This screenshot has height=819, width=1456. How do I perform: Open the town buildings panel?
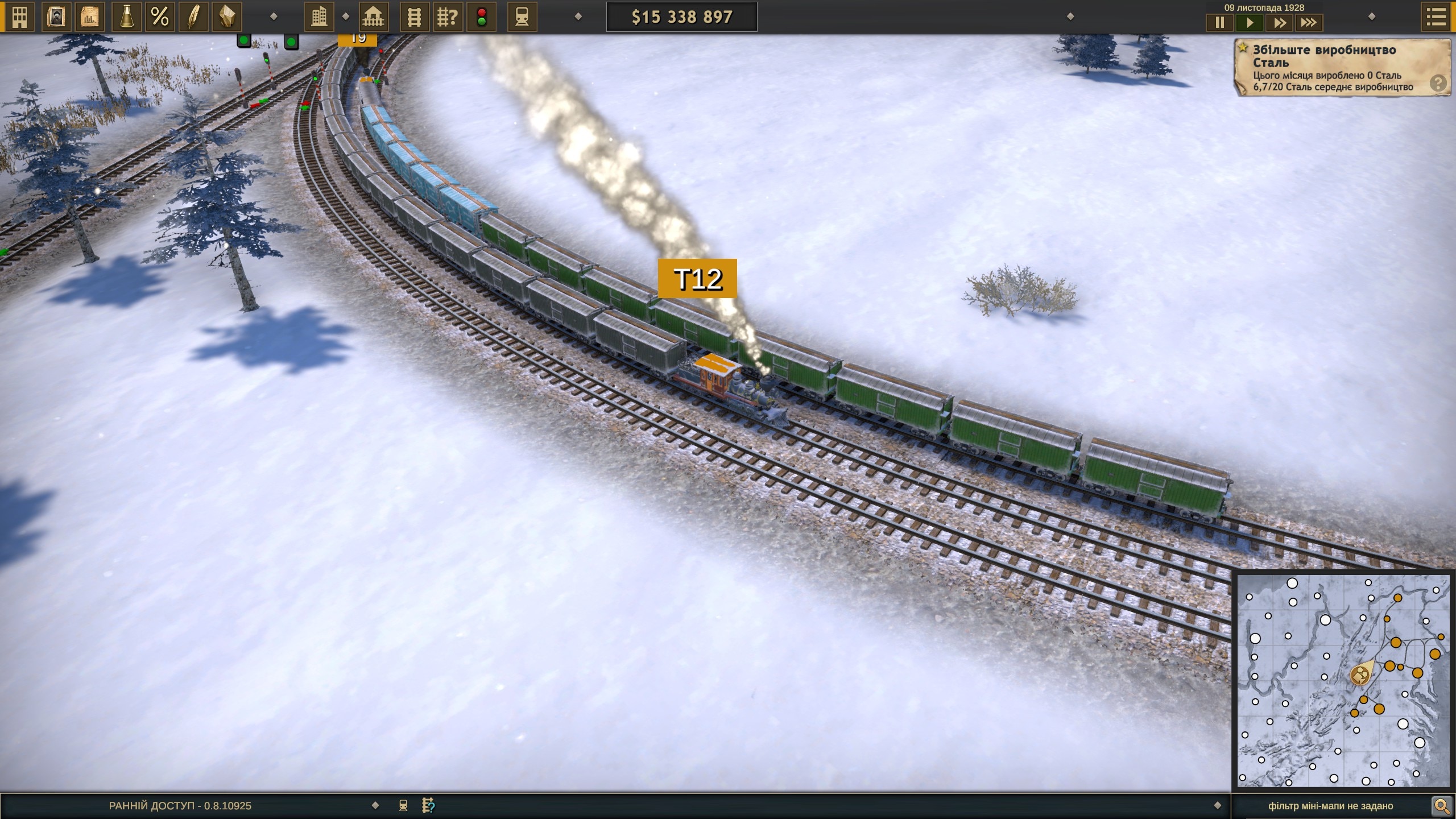click(319, 16)
